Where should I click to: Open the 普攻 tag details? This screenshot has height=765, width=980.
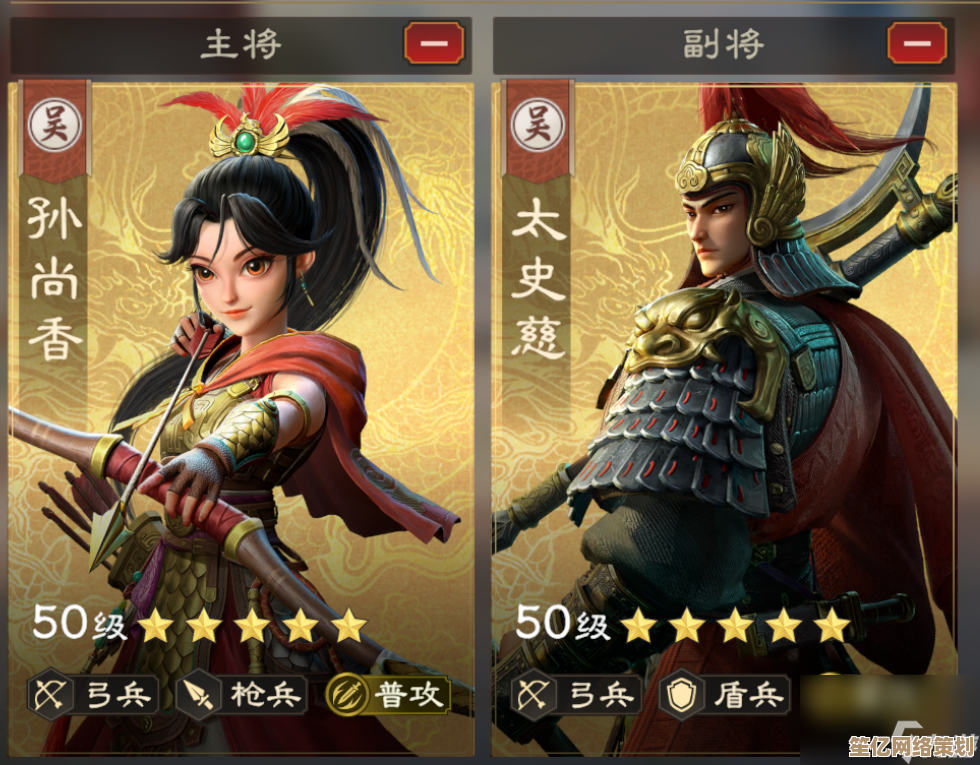coord(389,695)
